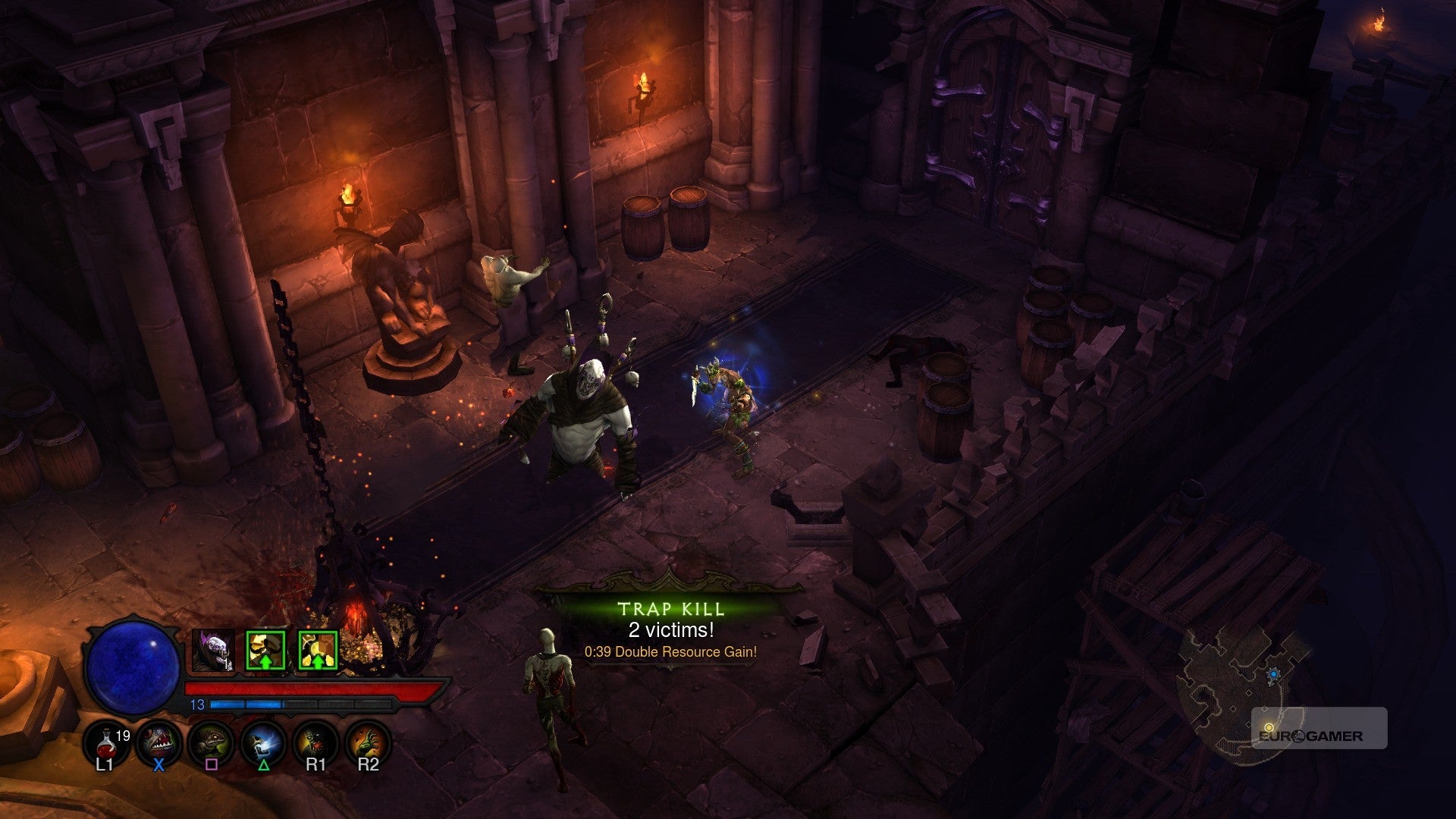Viewport: 1456px width, 819px height.
Task: Select the first green buff icon with up arrow
Action: click(x=265, y=650)
